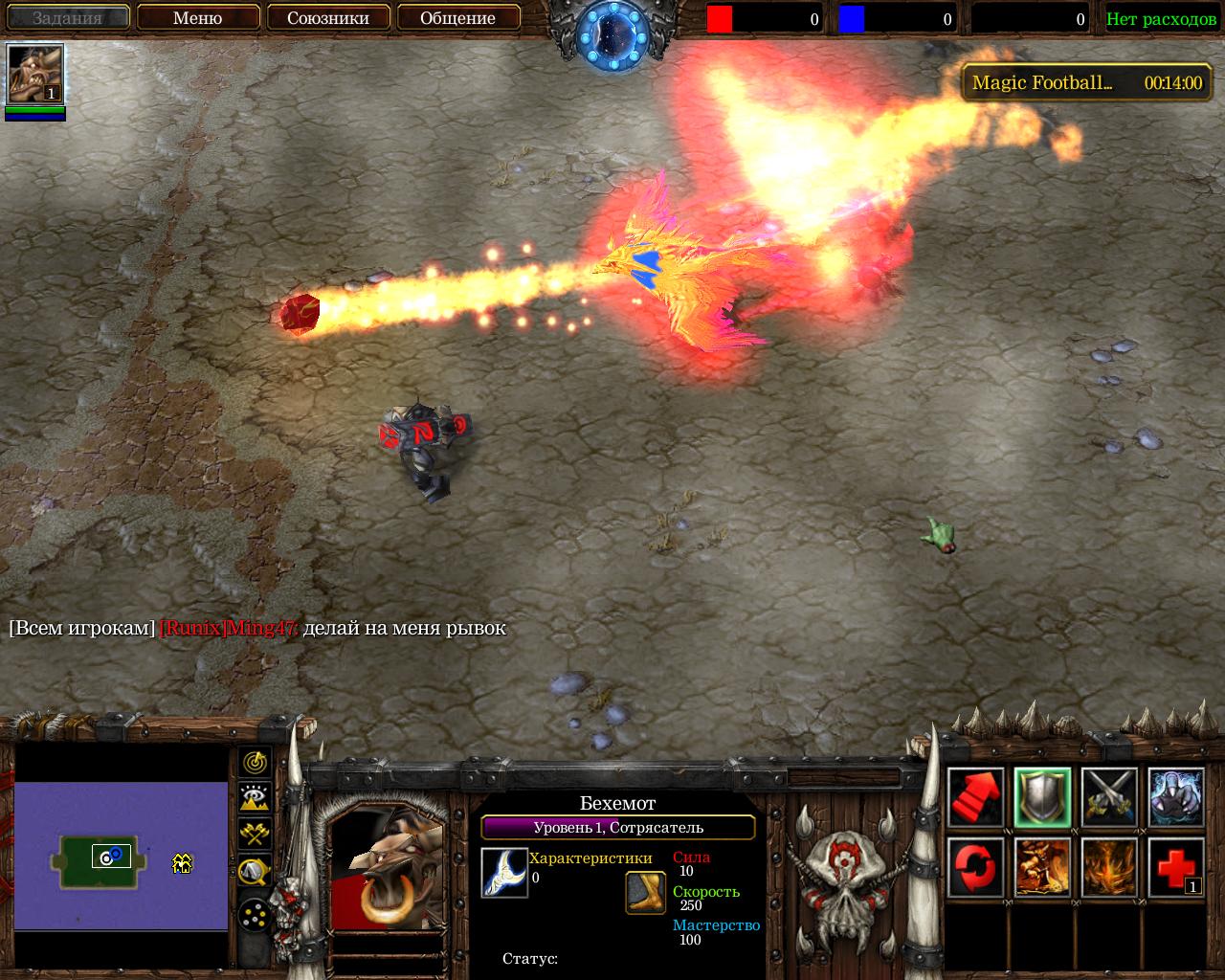This screenshot has height=980, width=1225.
Task: Open the Общение chat log
Action: click(x=458, y=17)
